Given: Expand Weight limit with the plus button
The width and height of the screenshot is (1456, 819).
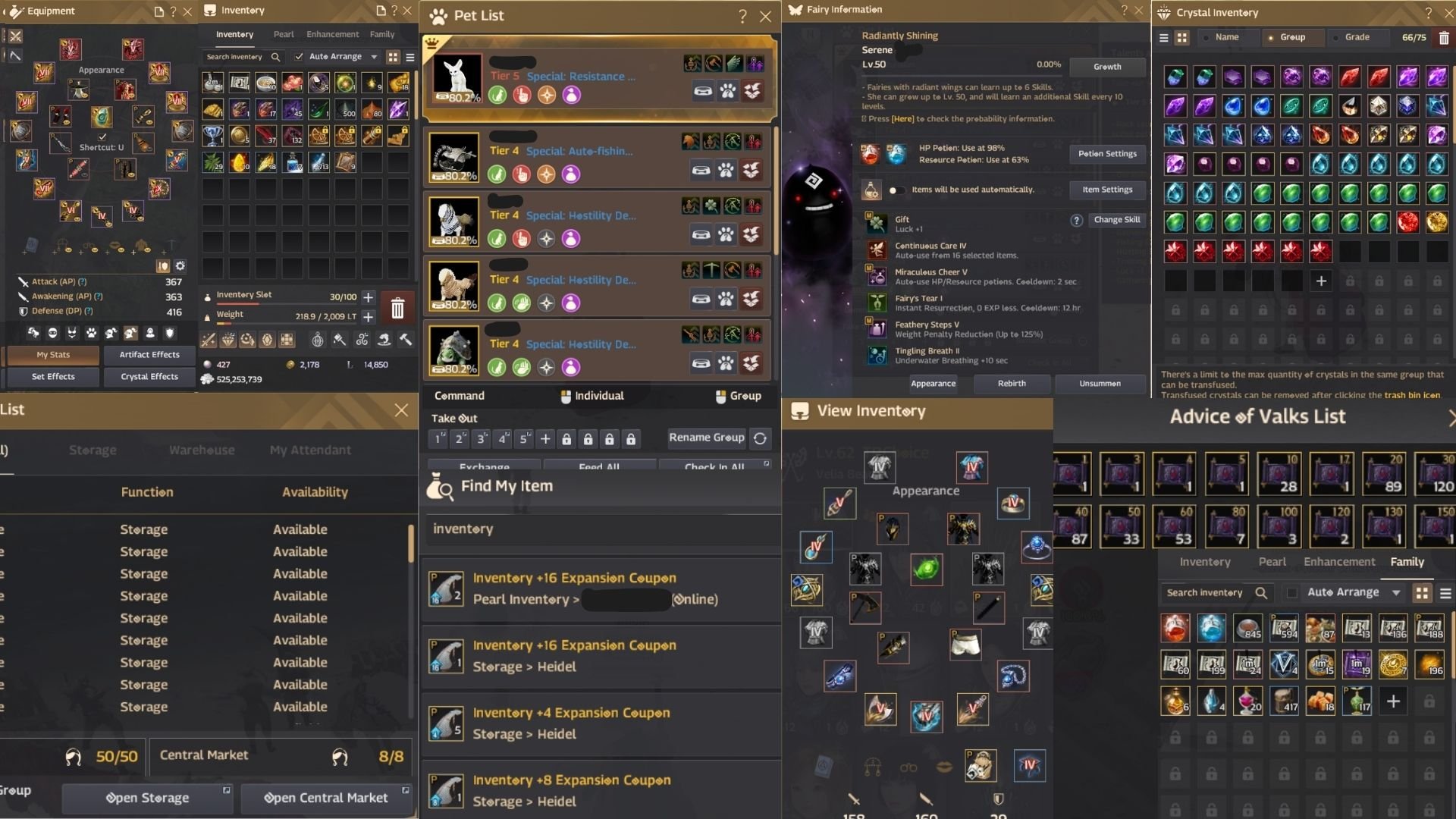Looking at the screenshot, I should tap(369, 318).
